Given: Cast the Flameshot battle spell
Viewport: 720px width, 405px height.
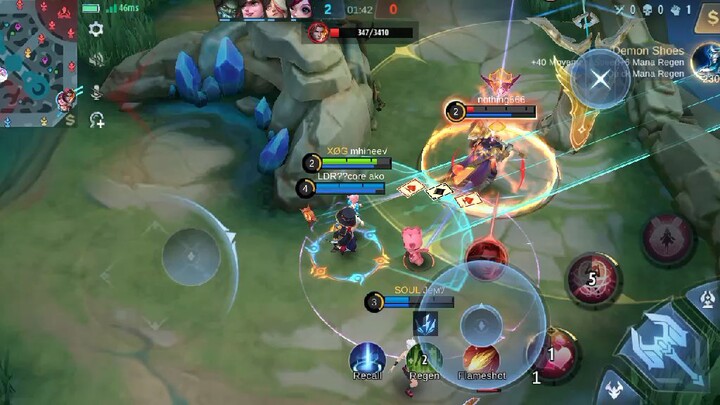Looking at the screenshot, I should [x=480, y=358].
